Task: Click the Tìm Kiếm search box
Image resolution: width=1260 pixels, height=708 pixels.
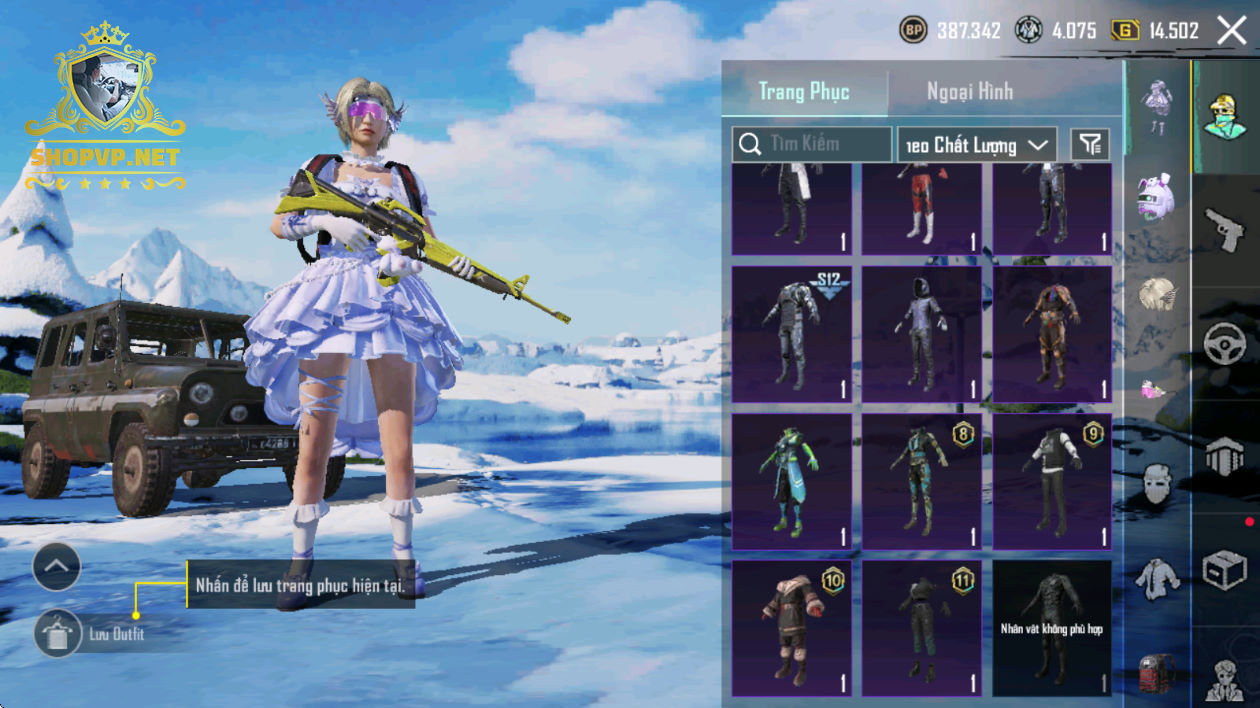Action: pos(812,144)
